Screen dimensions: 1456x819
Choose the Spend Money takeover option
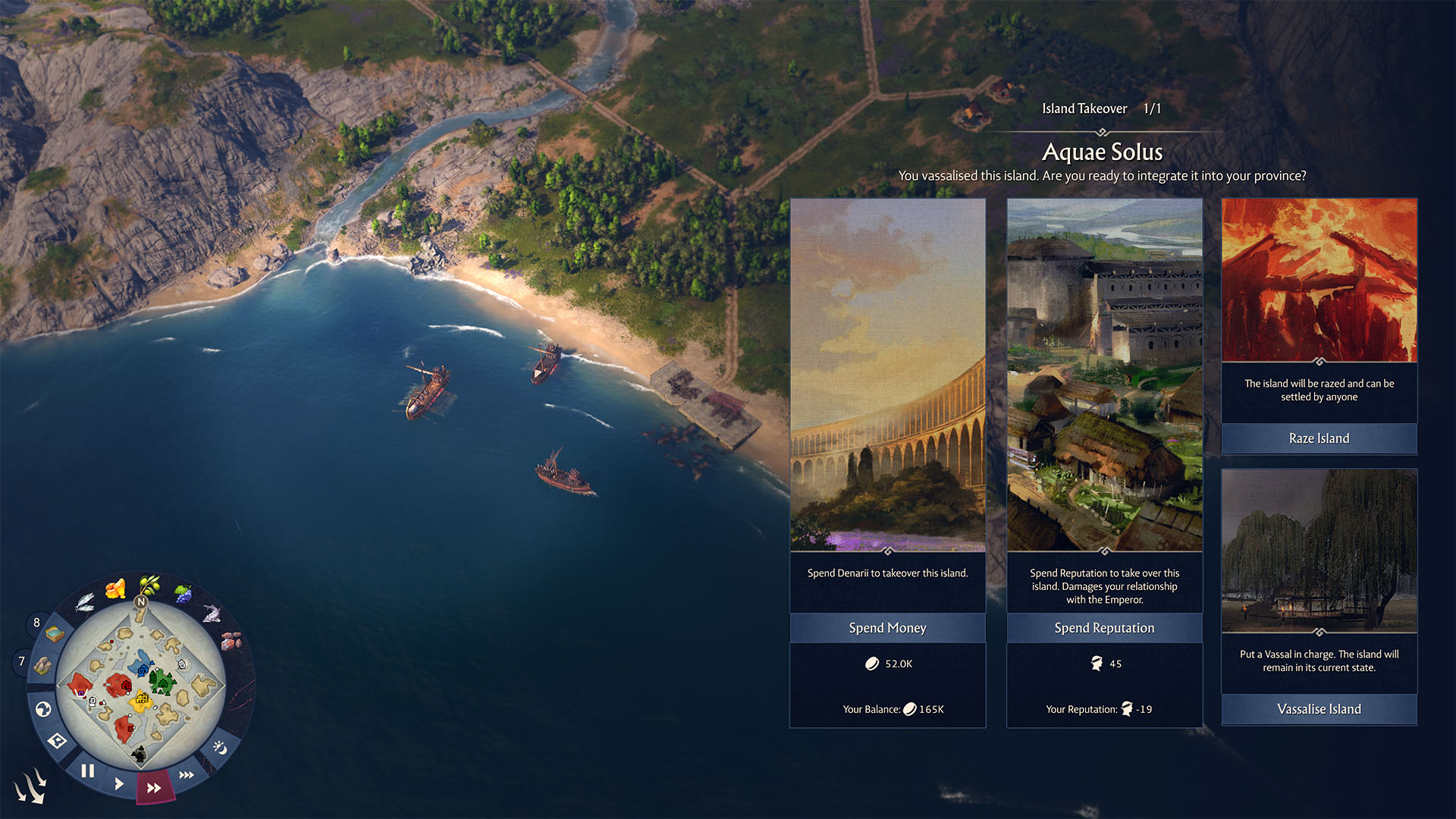click(x=887, y=628)
